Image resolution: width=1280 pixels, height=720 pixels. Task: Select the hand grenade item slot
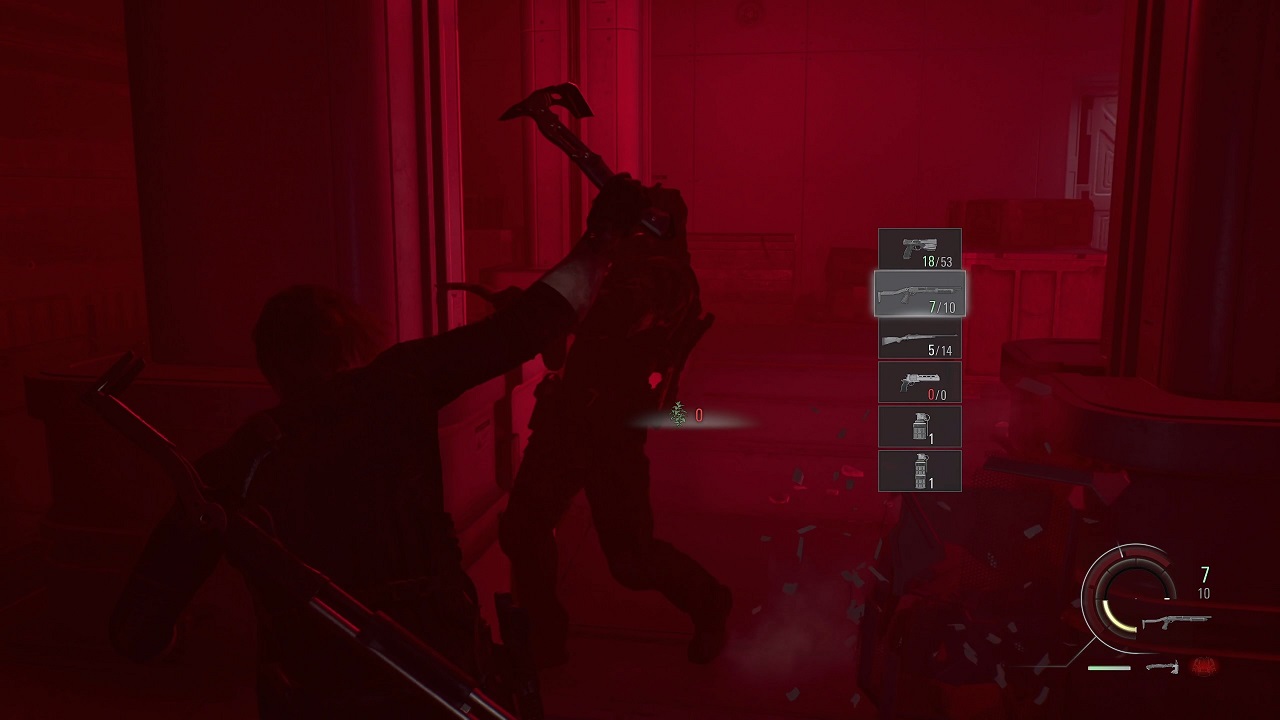(x=919, y=426)
